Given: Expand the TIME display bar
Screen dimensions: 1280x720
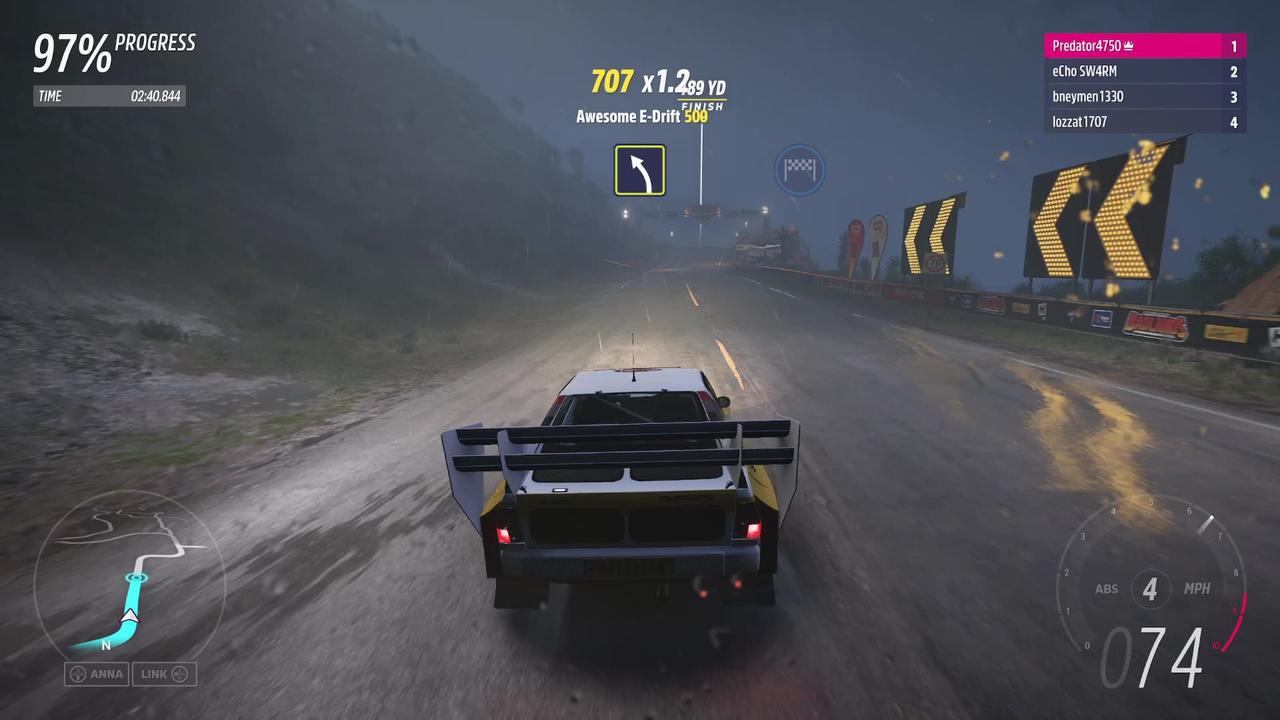Looking at the screenshot, I should [110, 96].
